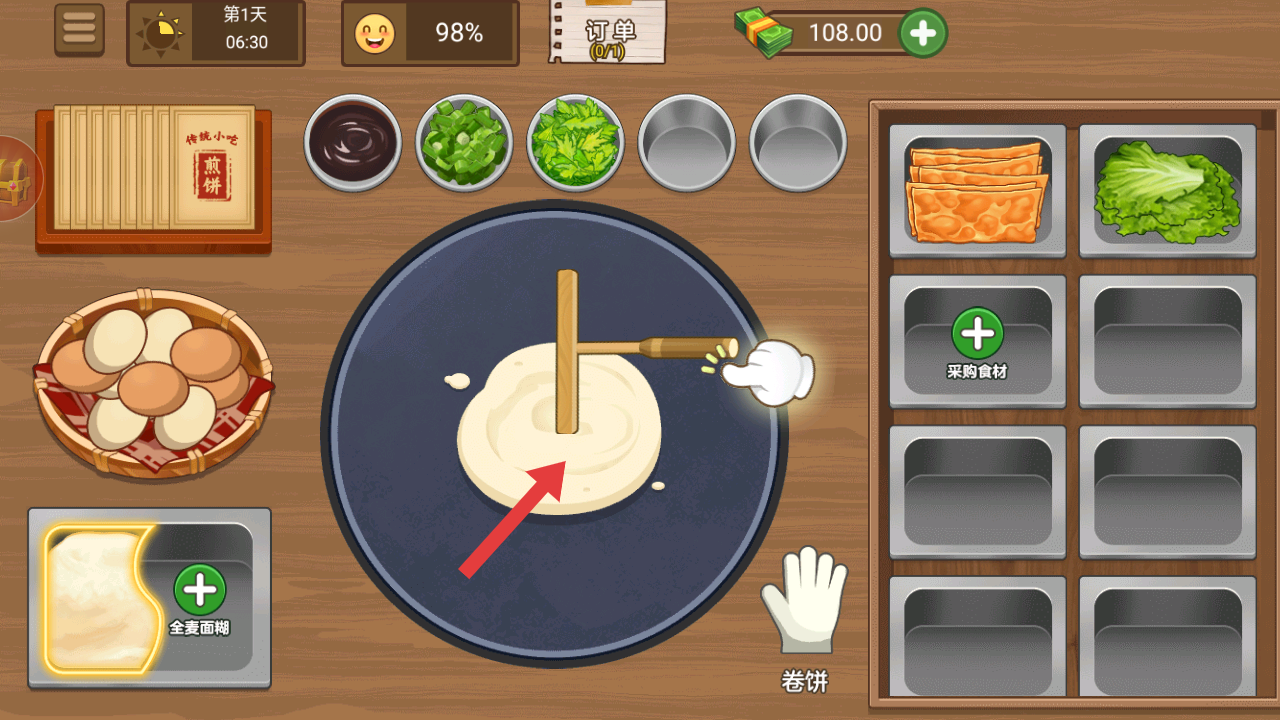Screen dimensions: 1280x720
Task: Tap the green plus to add money
Action: (x=922, y=34)
